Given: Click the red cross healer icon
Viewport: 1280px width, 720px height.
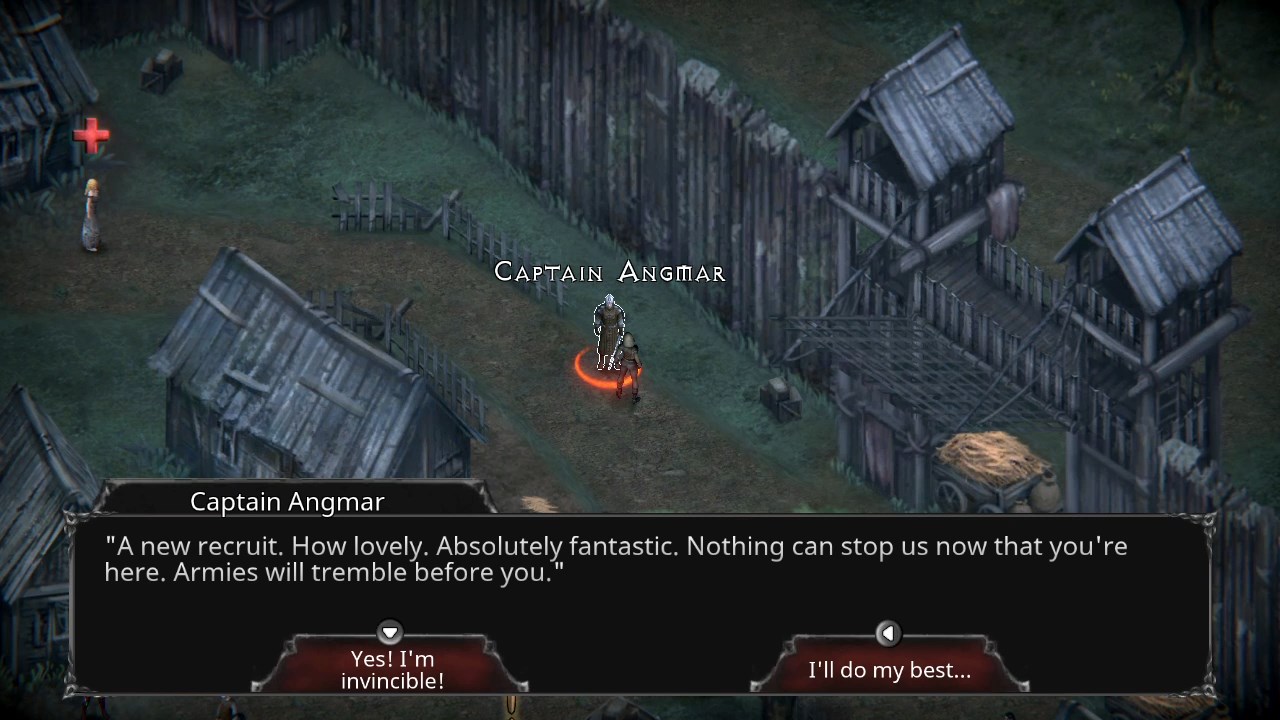Looking at the screenshot, I should pyautogui.click(x=91, y=135).
